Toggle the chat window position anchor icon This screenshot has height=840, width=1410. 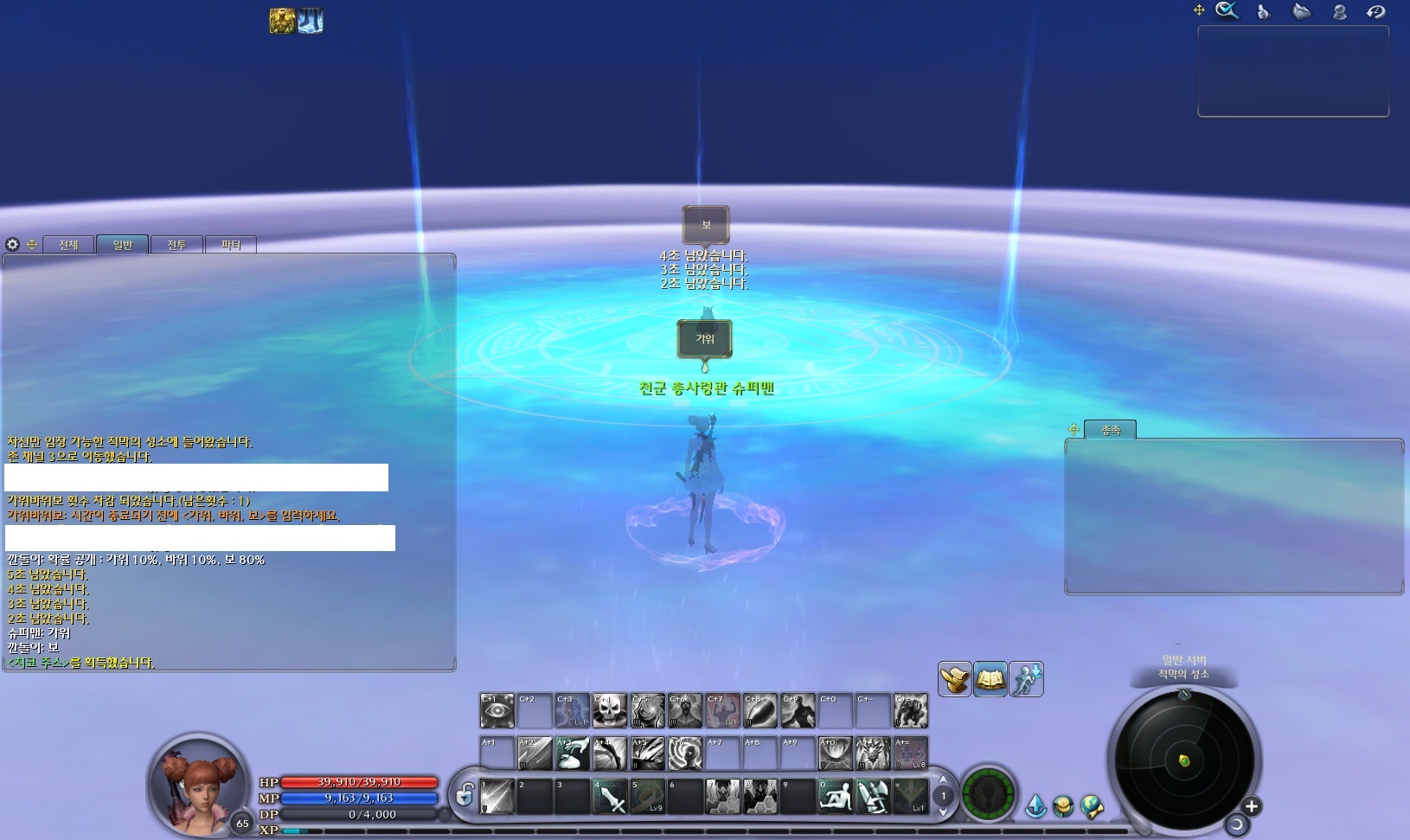tap(32, 246)
